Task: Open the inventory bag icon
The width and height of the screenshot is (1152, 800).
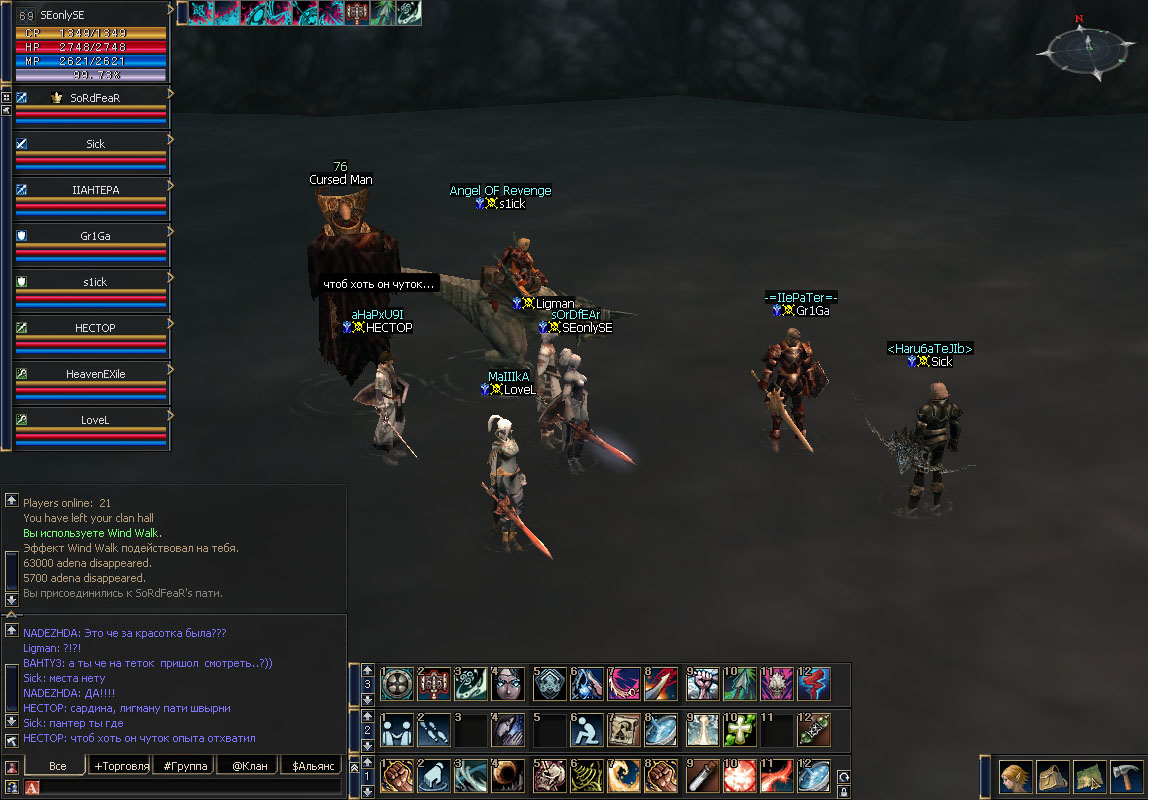Action: click(x=1053, y=776)
